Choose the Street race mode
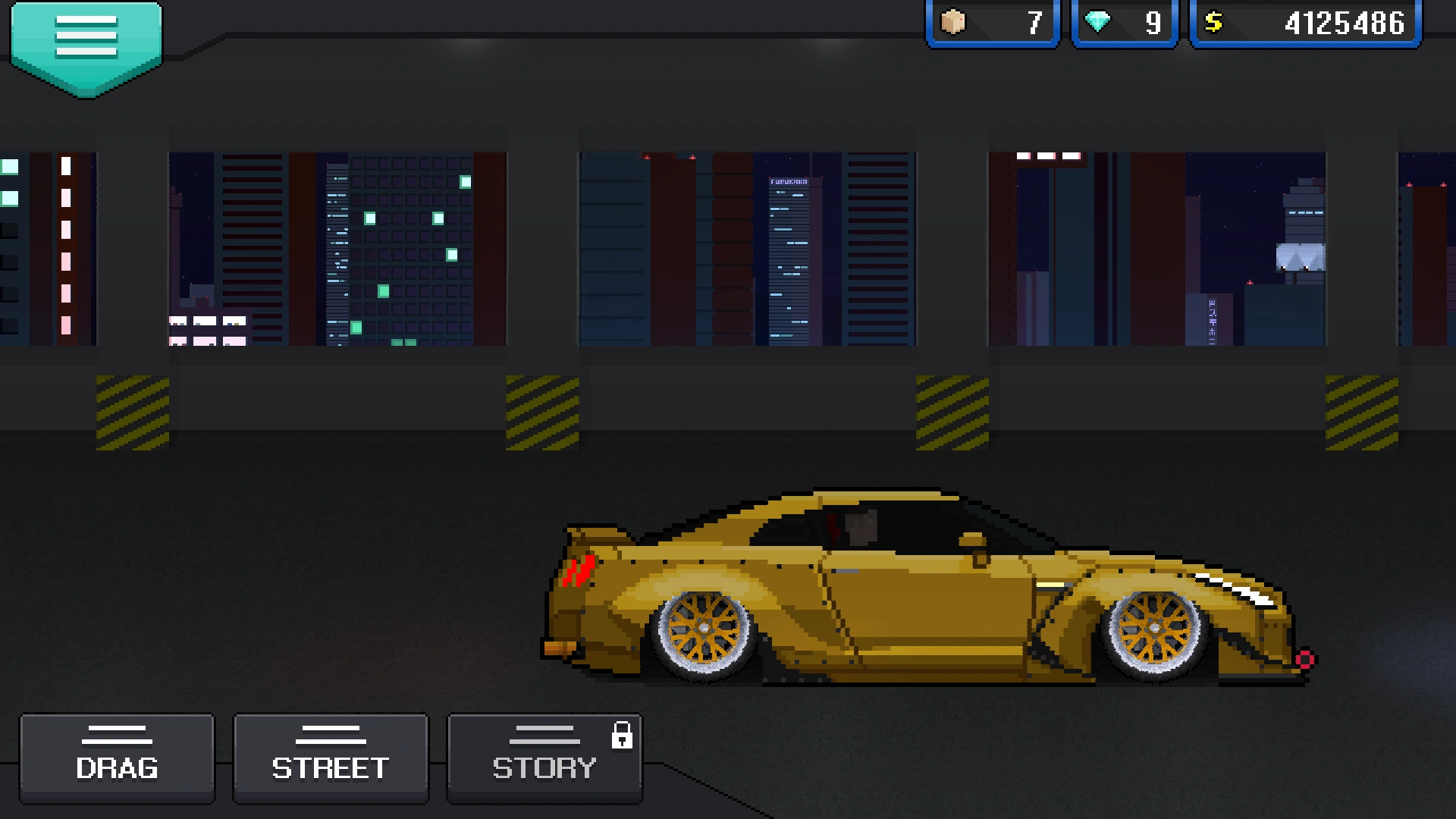The height and width of the screenshot is (819, 1456). point(331,758)
